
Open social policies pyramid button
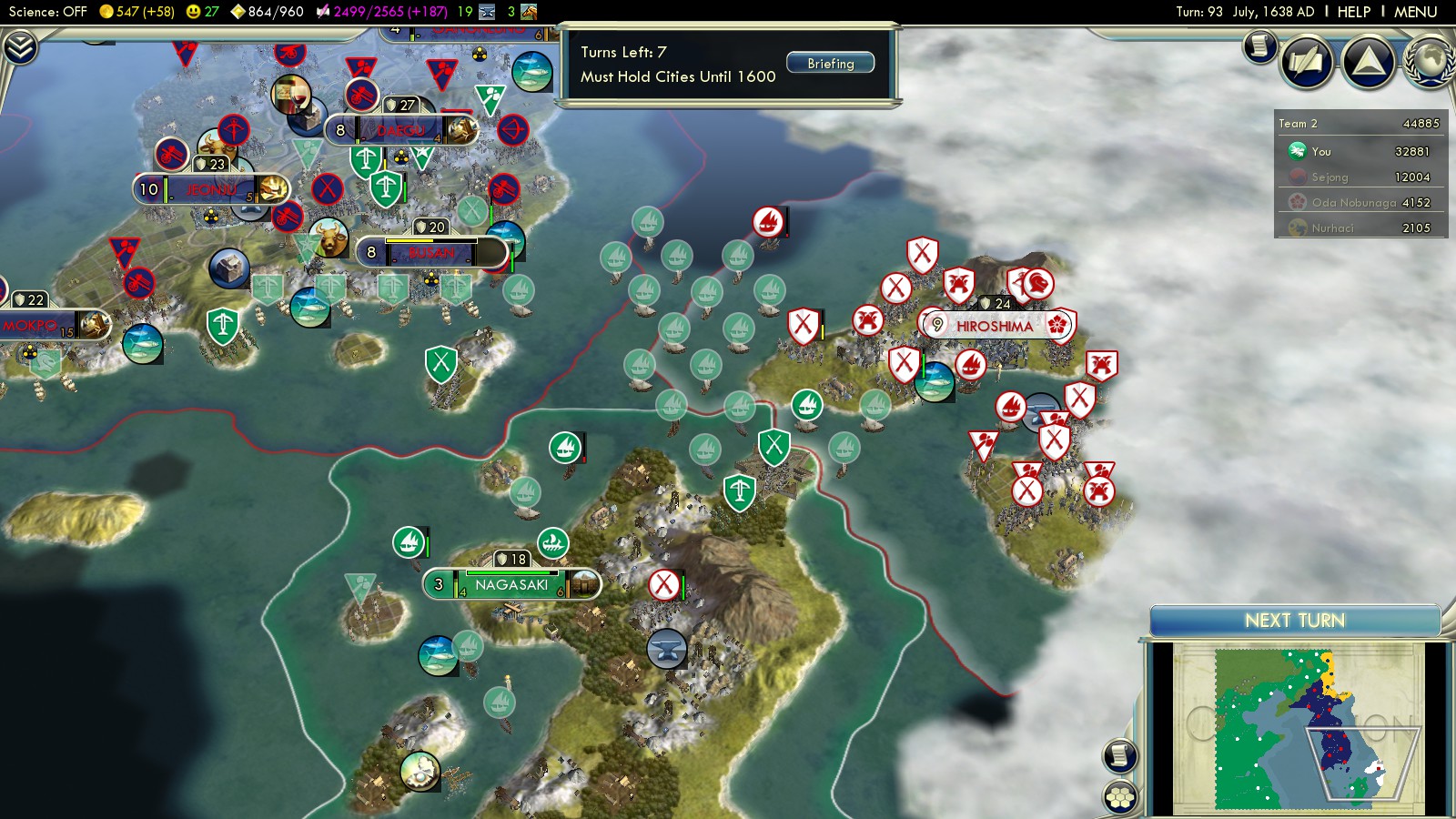1369,62
